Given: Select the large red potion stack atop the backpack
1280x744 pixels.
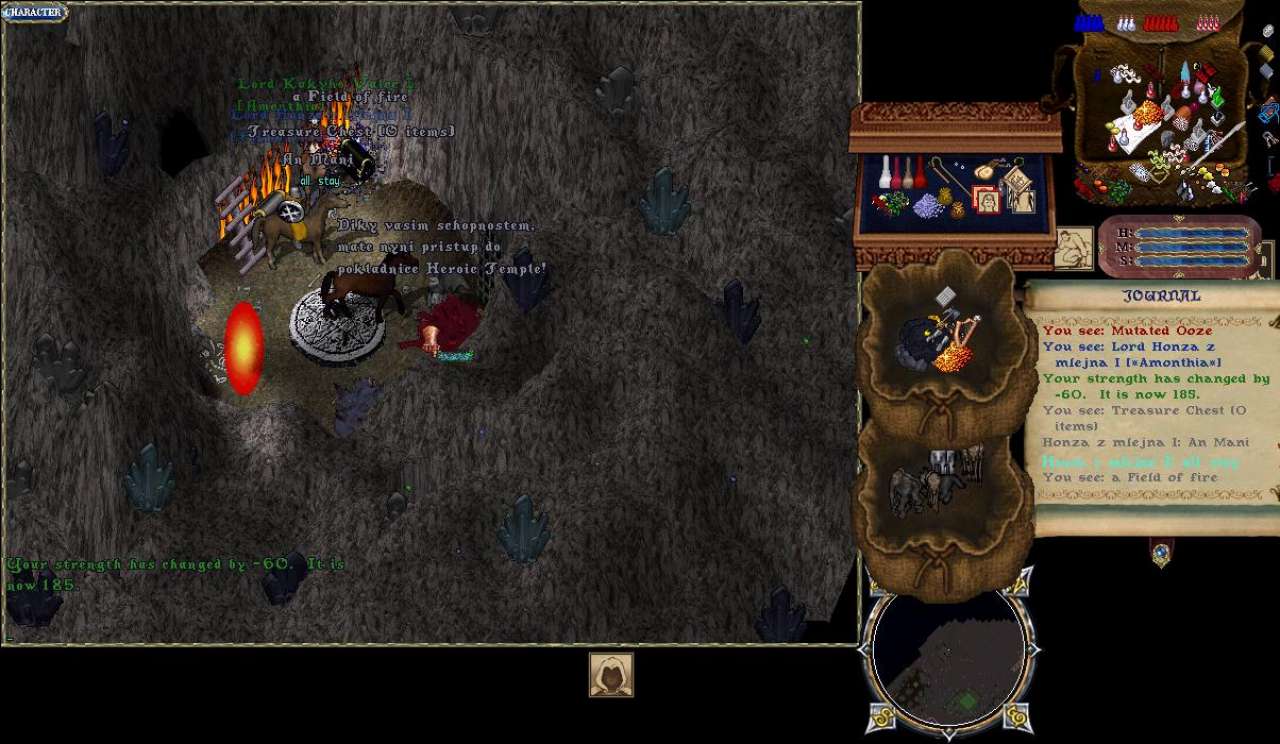Looking at the screenshot, I should click(1160, 23).
